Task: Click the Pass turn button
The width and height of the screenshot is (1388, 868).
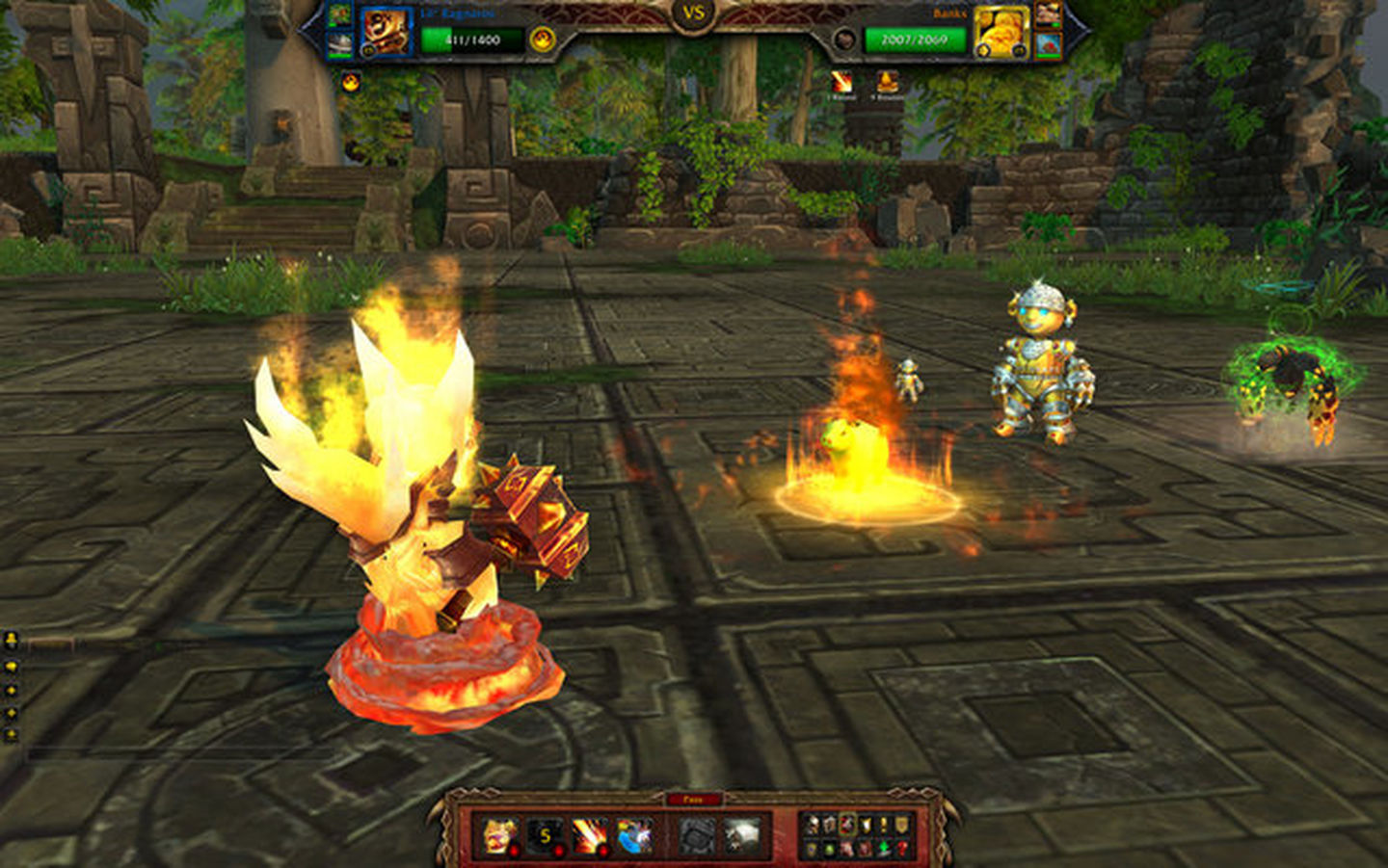Action: [x=693, y=800]
